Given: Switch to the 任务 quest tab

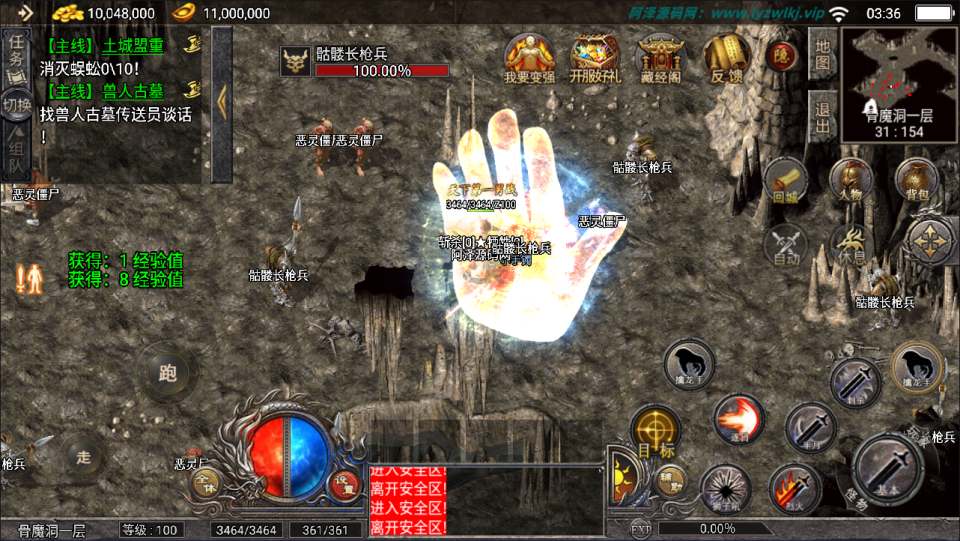Looking at the screenshot, I should click(16, 57).
